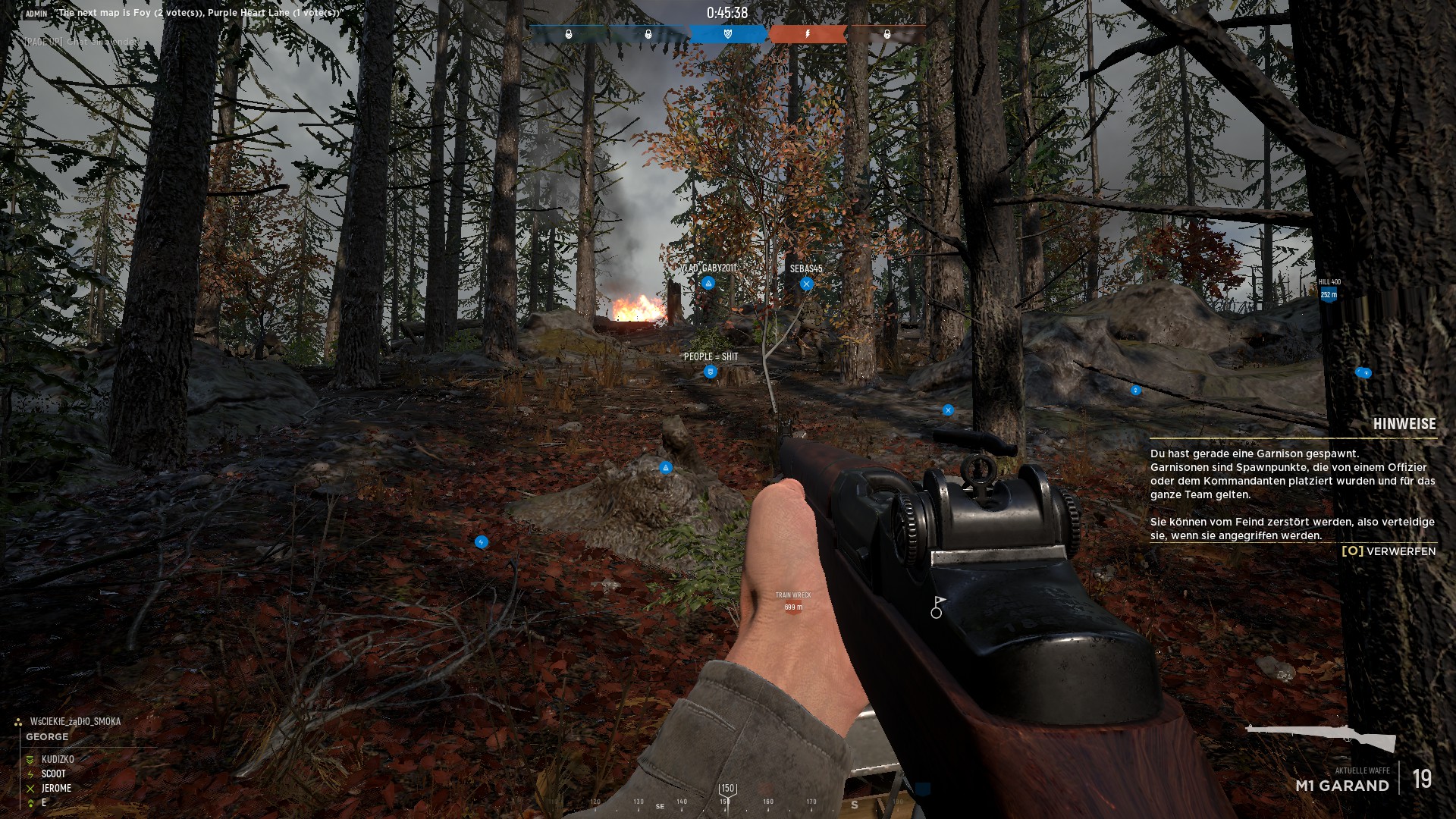Click the Hill 400 objective marker
The height and width of the screenshot is (819, 1456).
click(x=1329, y=294)
